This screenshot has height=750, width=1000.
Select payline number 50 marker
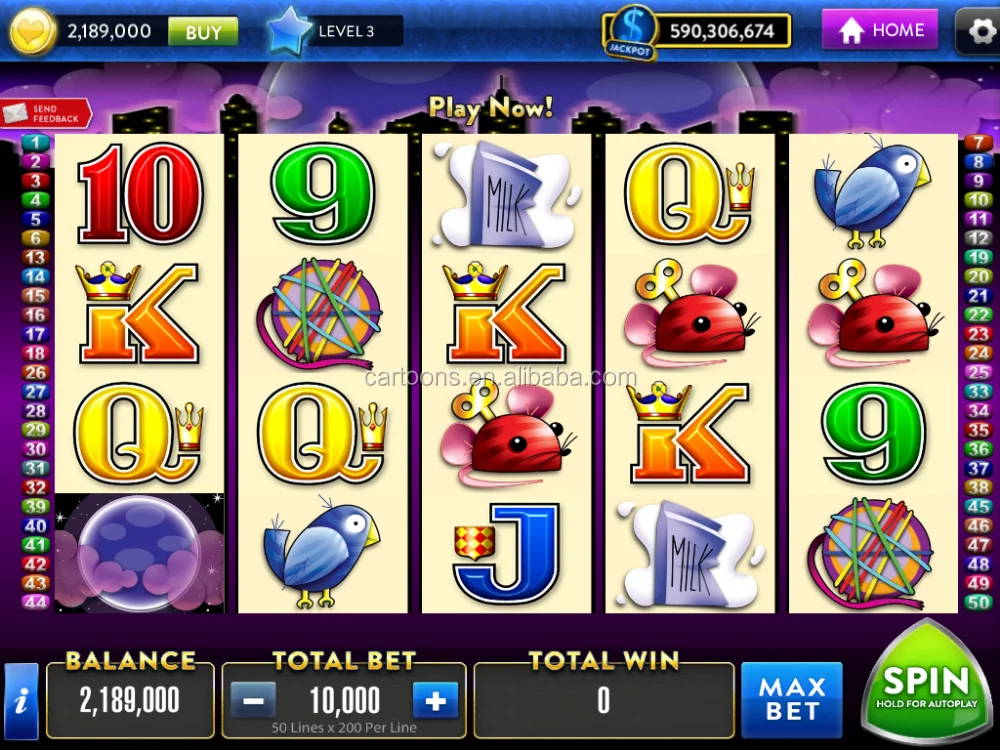(x=977, y=602)
